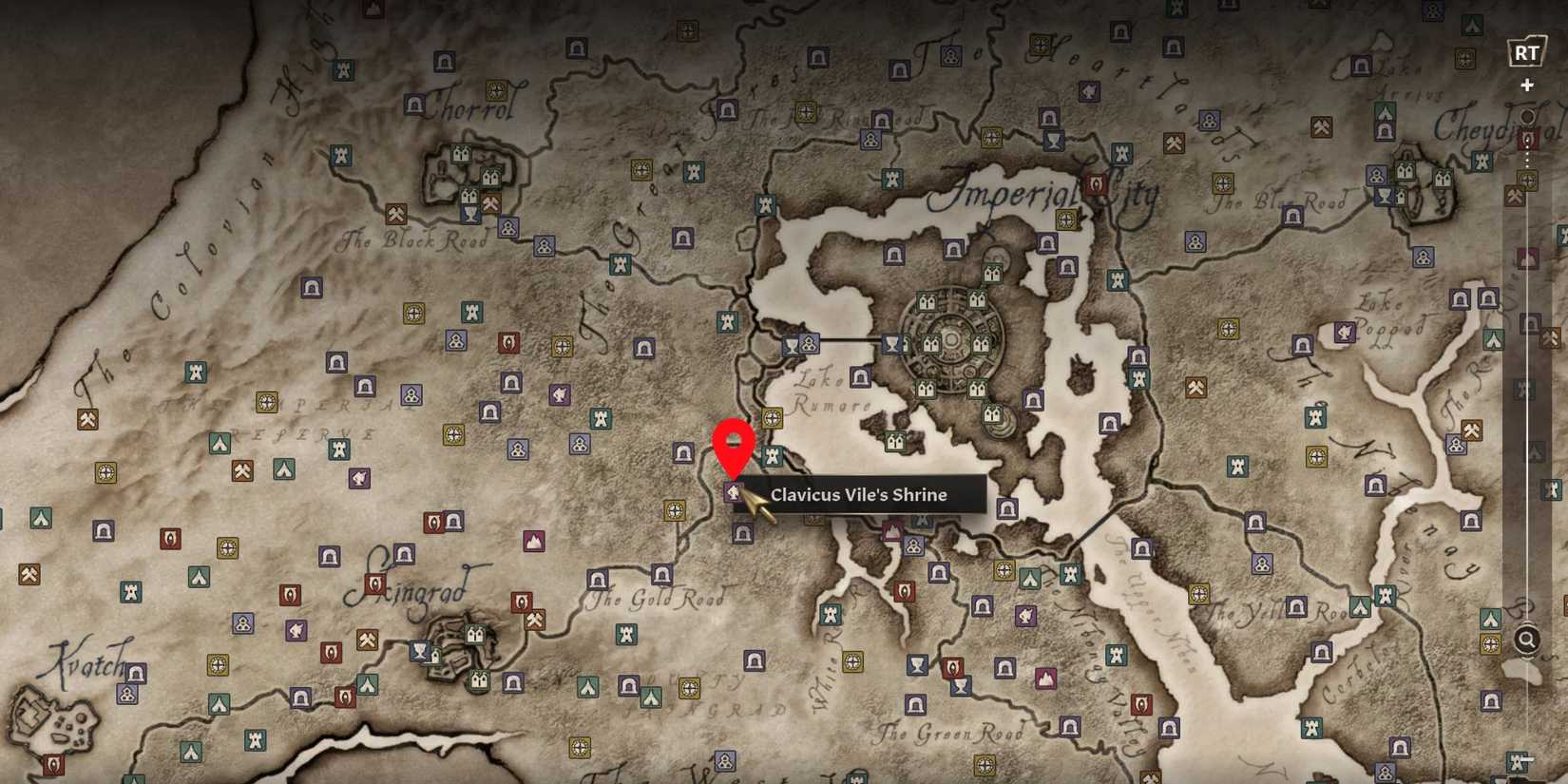
Task: Click the Clavicus Vile's Shrine tooltip label
Action: pos(858,494)
